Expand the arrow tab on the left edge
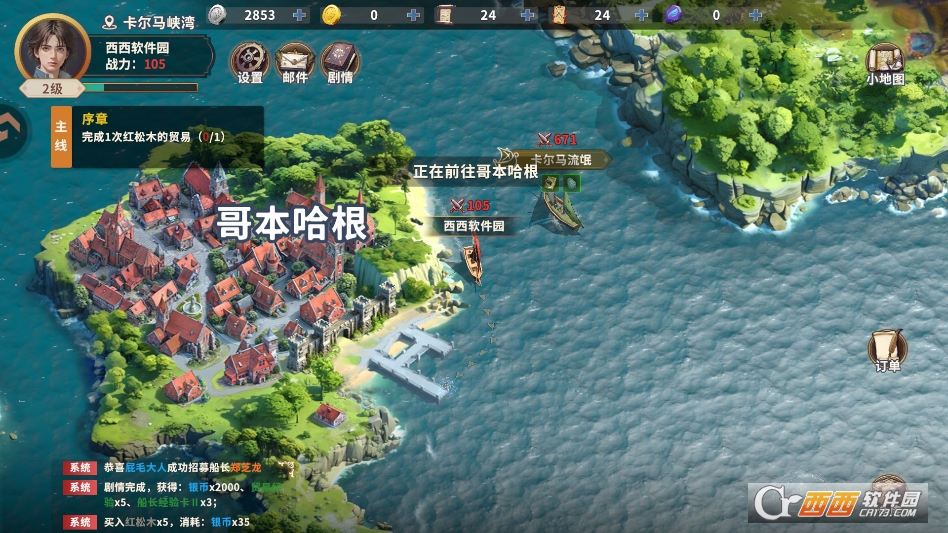Image resolution: width=948 pixels, height=533 pixels. (12, 130)
